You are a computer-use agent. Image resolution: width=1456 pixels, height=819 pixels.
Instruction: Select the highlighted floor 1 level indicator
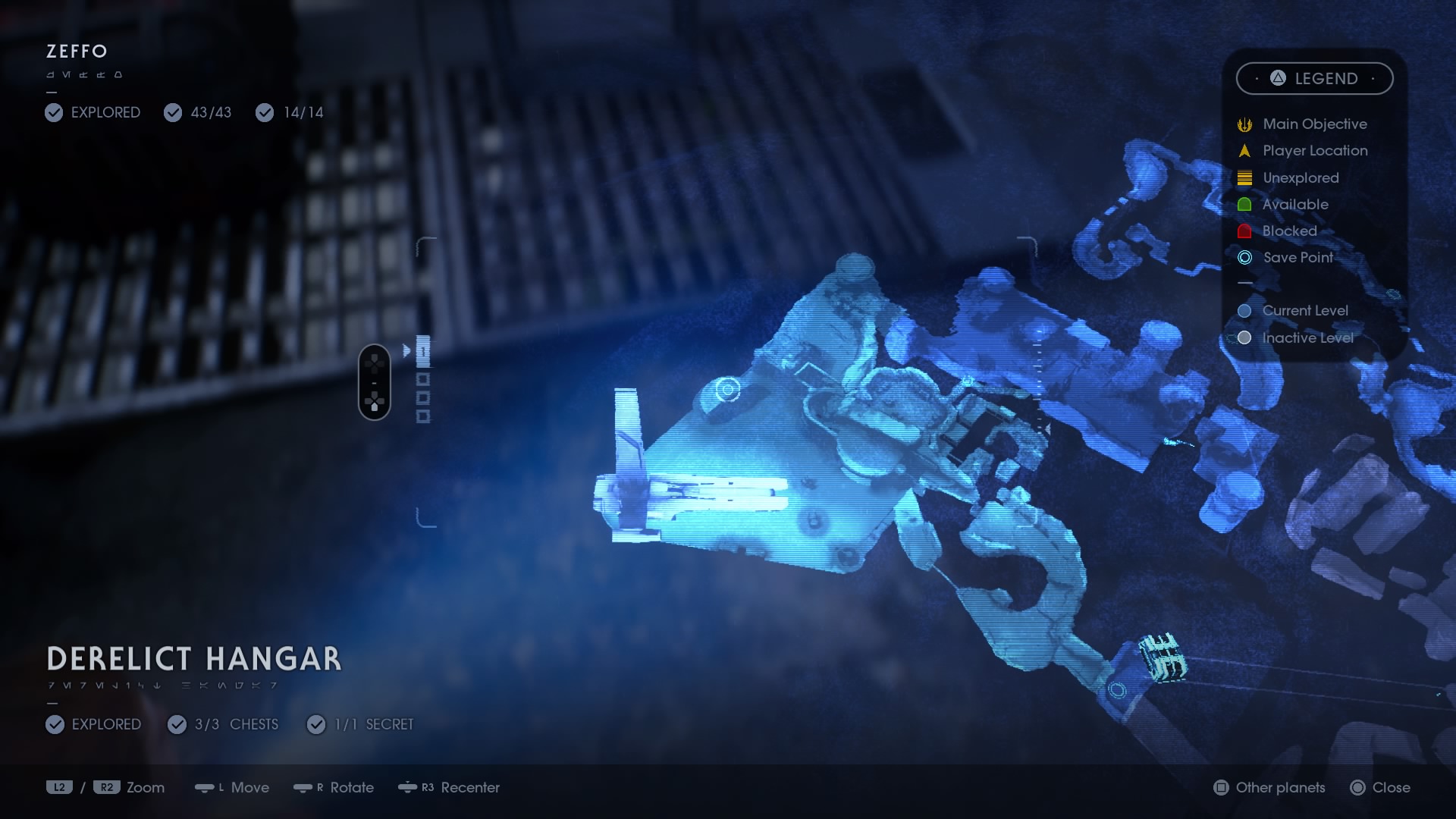coord(423,351)
